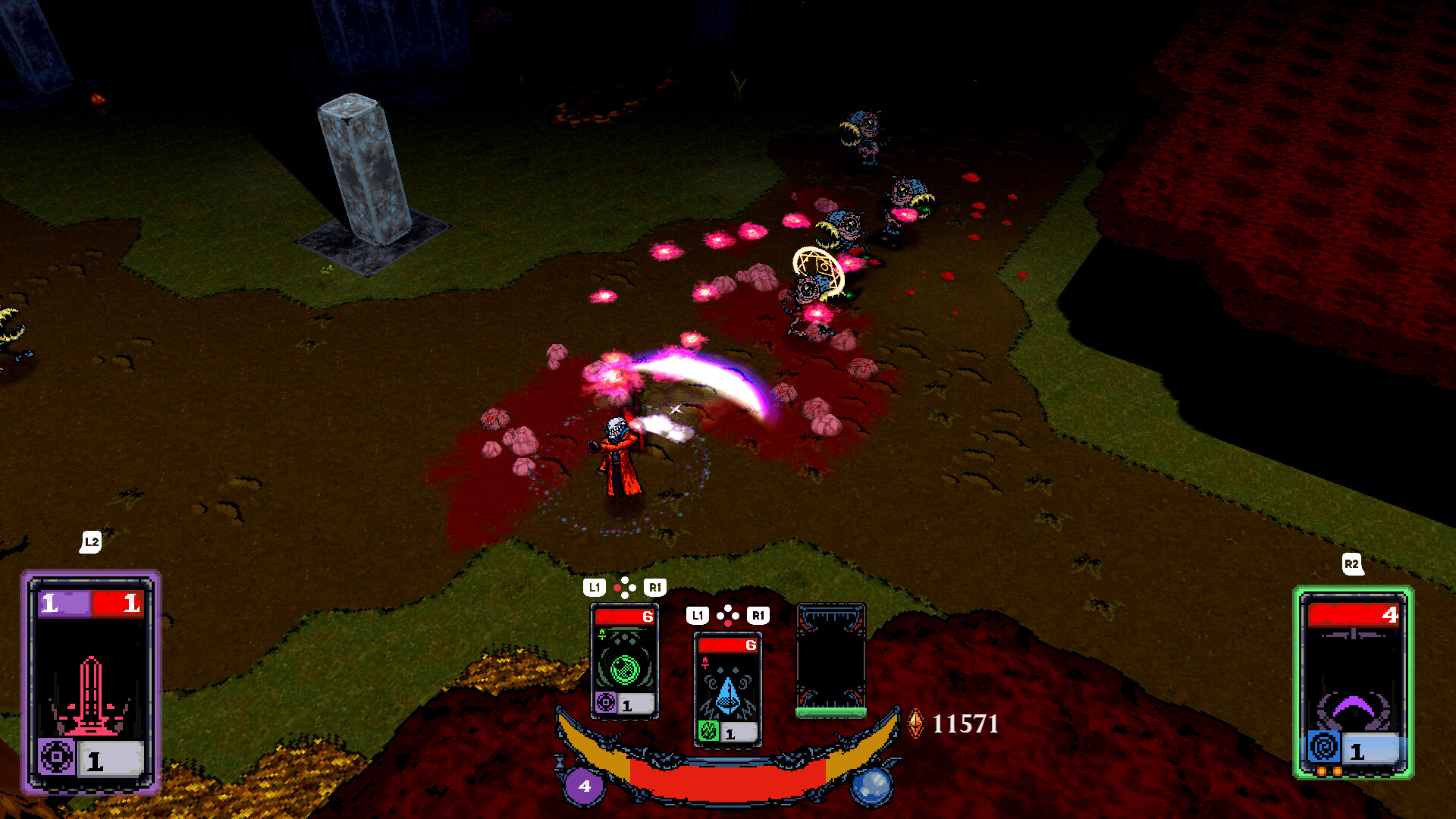This screenshot has height=819, width=1456.
Task: Click the L1 prompt beside the spiral card
Action: pyautogui.click(x=595, y=586)
